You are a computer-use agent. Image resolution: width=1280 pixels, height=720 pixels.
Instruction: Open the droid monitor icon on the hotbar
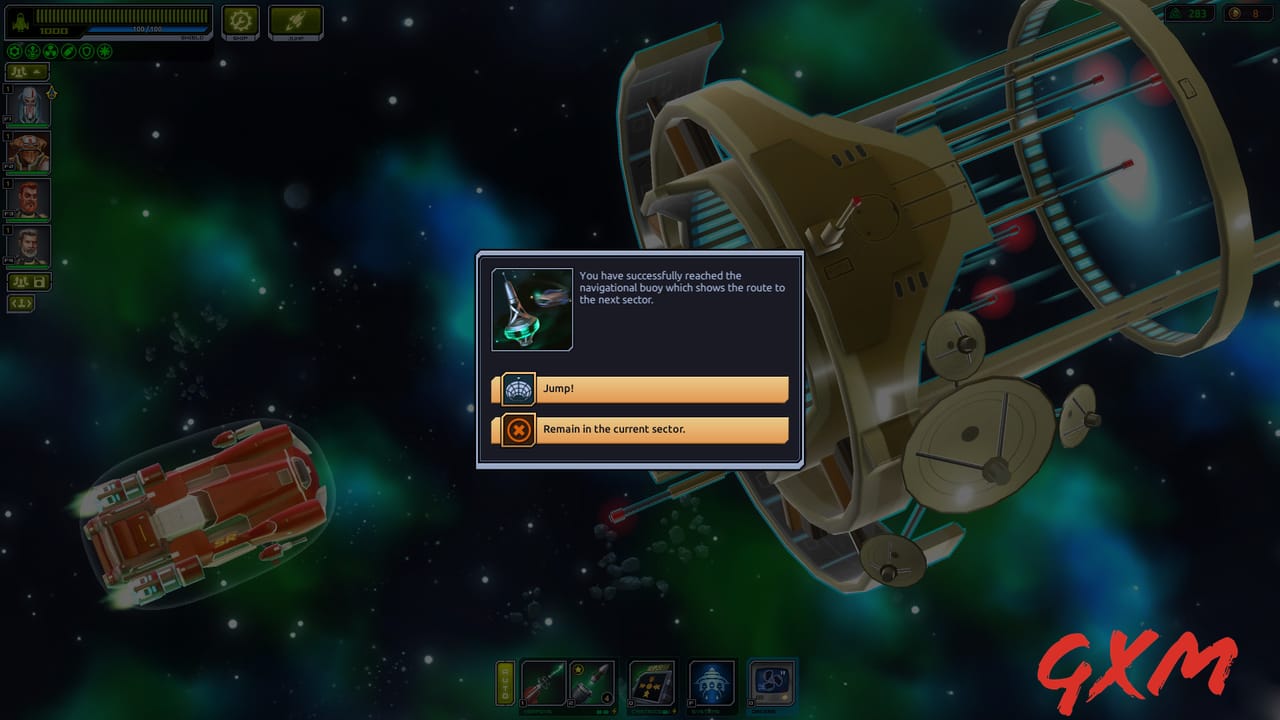pos(771,684)
